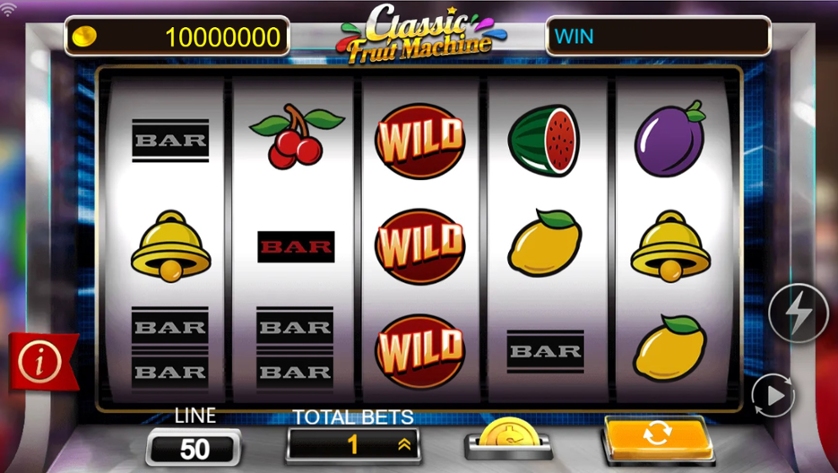Open the info paytable button

[x=40, y=361]
